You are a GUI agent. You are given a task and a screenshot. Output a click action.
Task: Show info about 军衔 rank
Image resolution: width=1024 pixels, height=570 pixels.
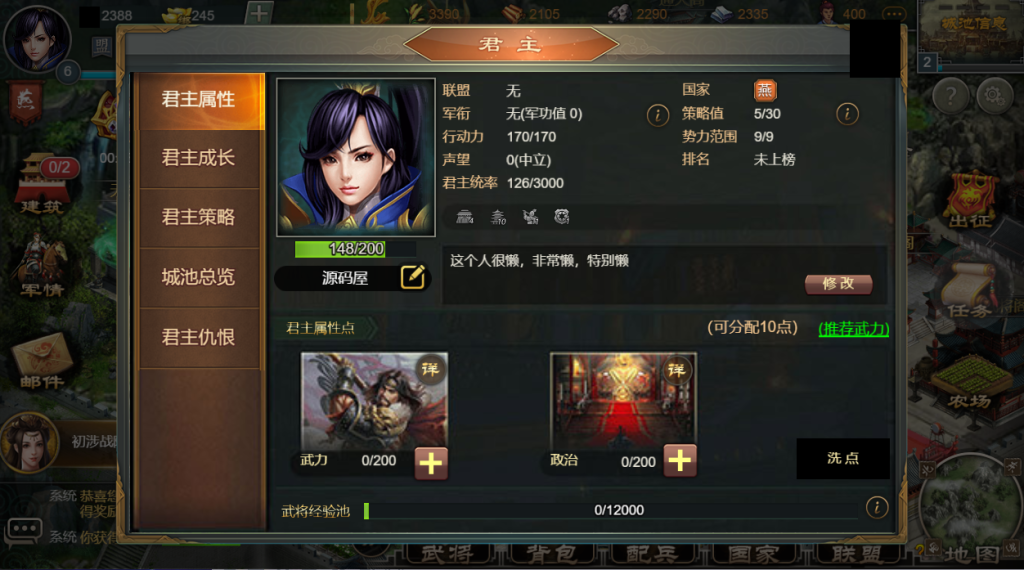coord(657,114)
